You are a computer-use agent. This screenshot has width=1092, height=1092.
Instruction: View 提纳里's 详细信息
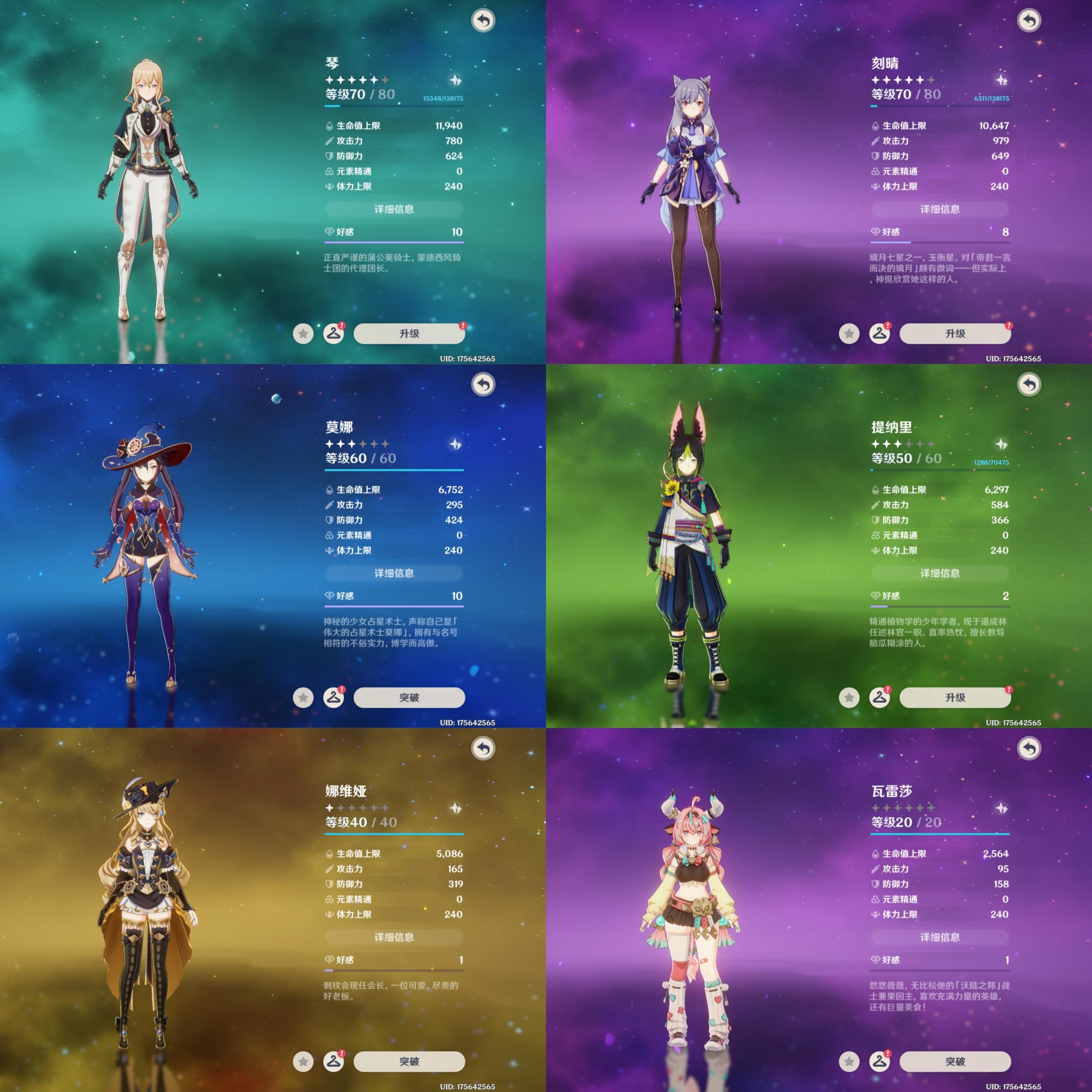[x=940, y=573]
